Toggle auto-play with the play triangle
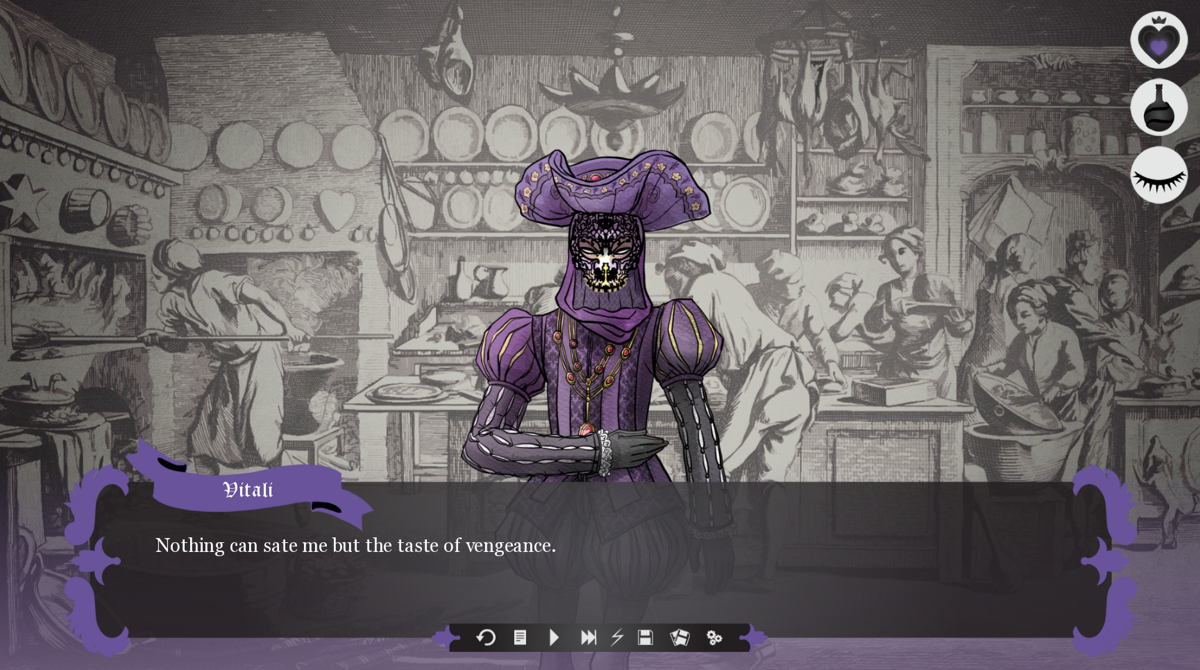This screenshot has height=670, width=1200. tap(554, 637)
